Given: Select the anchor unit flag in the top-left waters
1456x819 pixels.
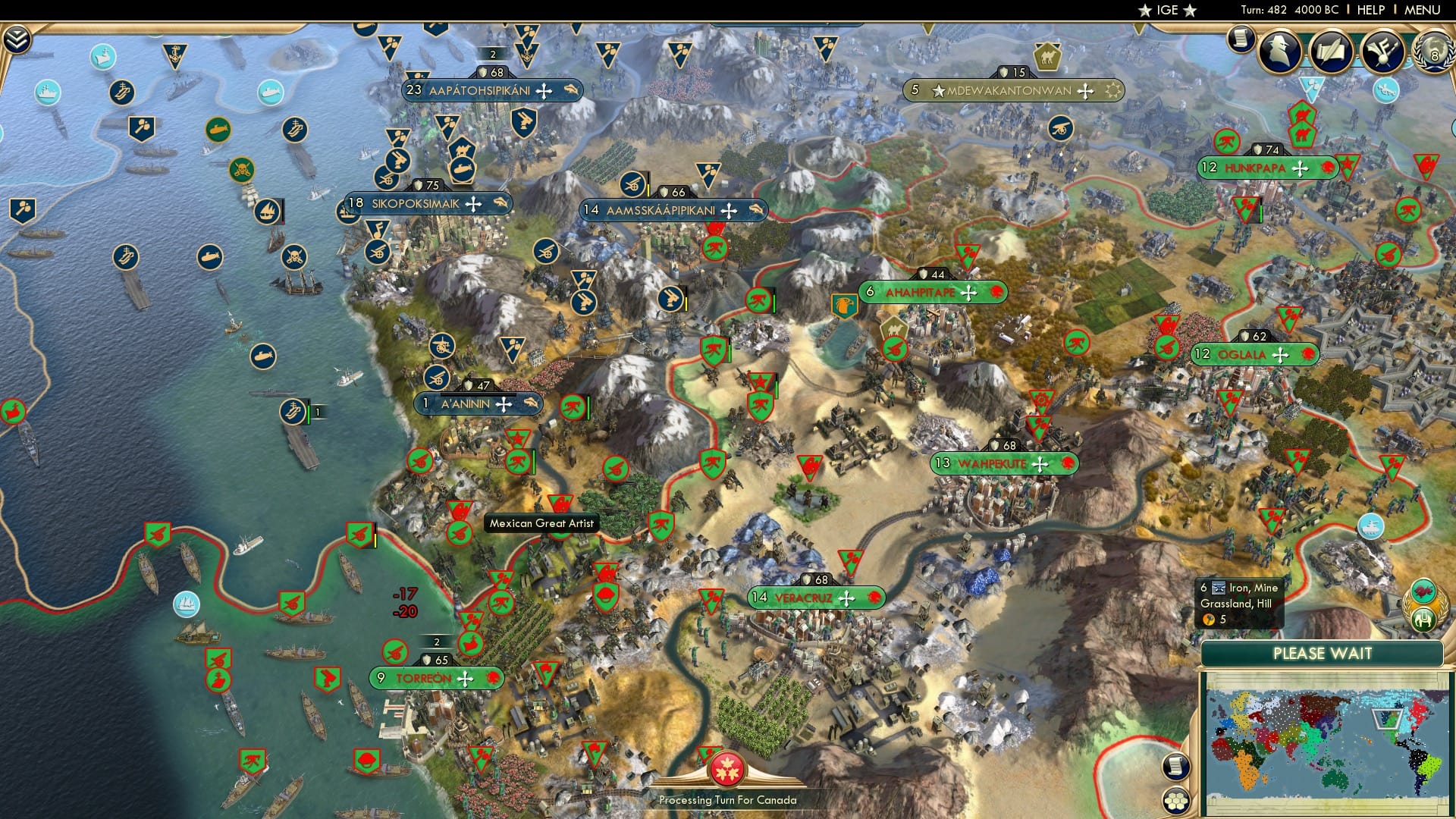Looking at the screenshot, I should click(x=174, y=53).
